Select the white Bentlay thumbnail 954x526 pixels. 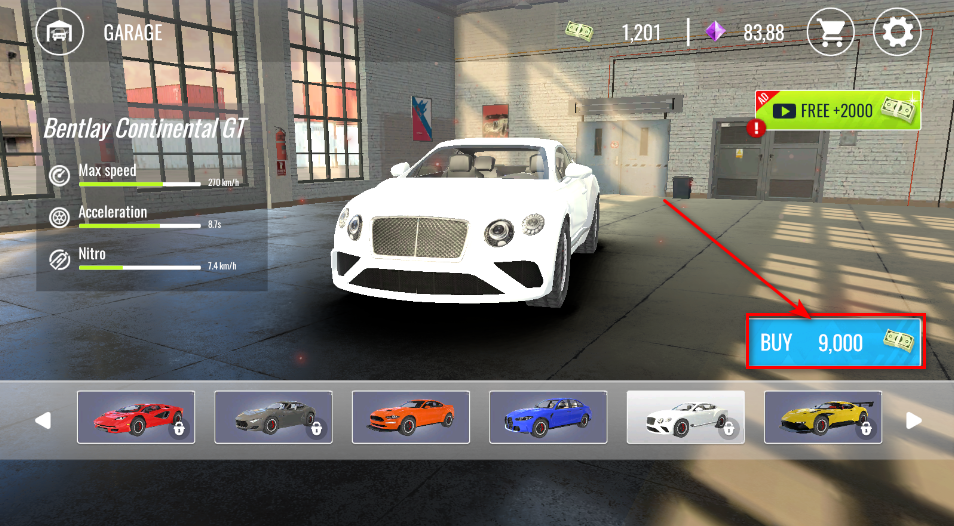click(x=685, y=417)
